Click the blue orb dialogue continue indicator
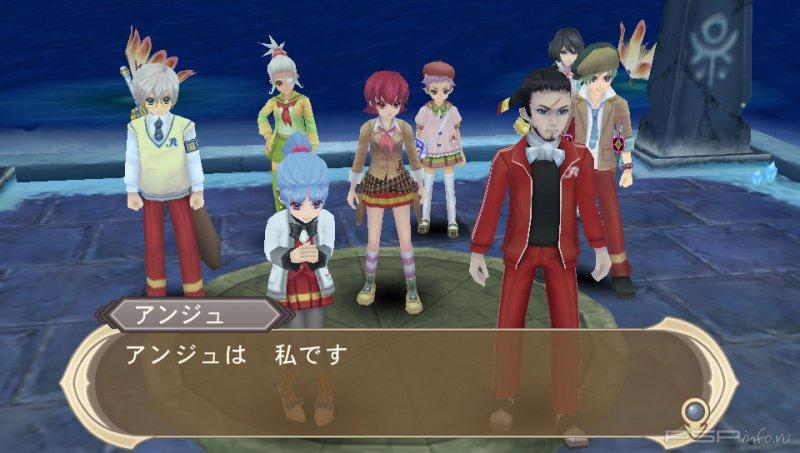The height and width of the screenshot is (453, 800). pos(693,411)
